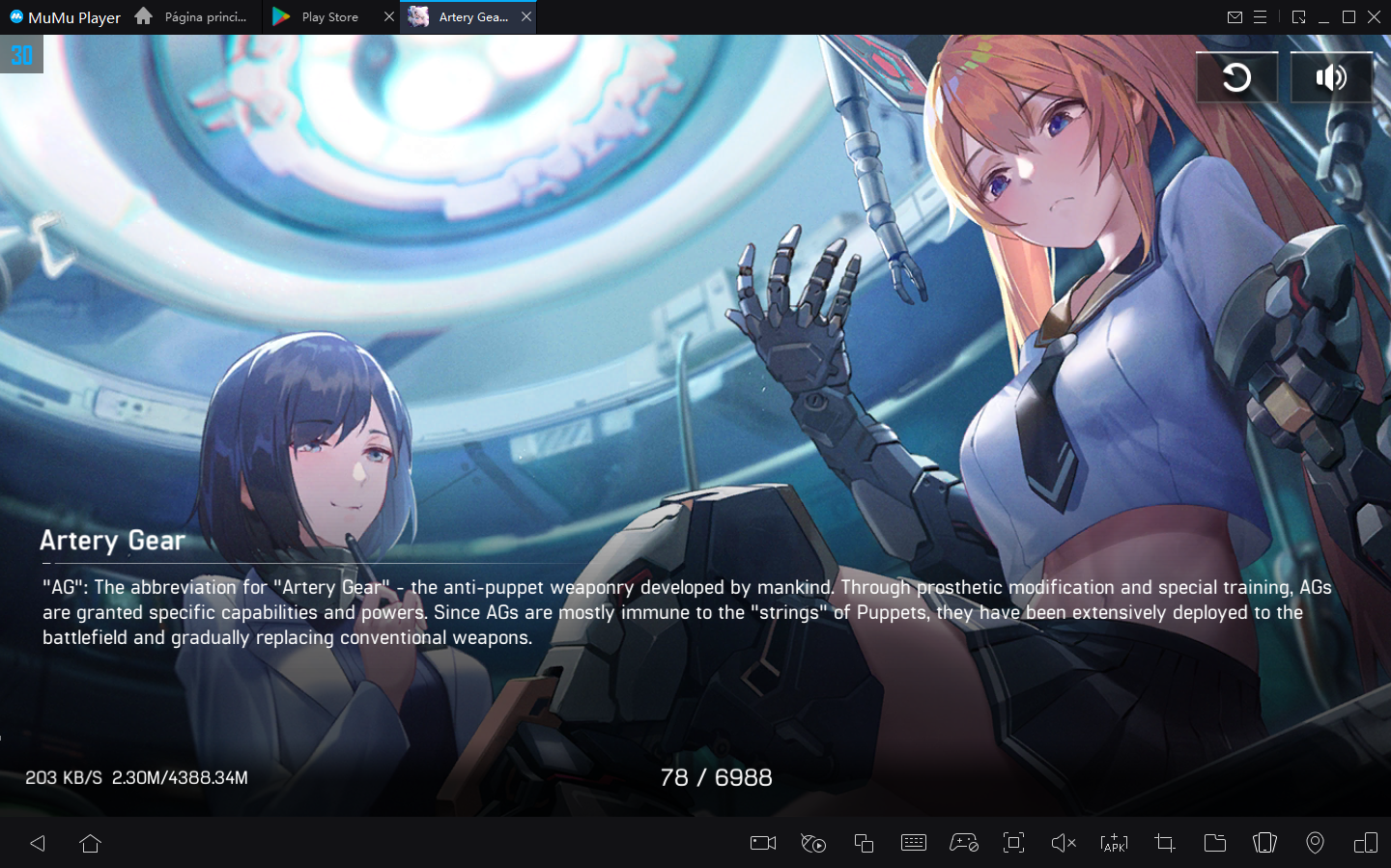Switch to the Página principal tab
Screen dimensions: 1391x868
coord(205,16)
